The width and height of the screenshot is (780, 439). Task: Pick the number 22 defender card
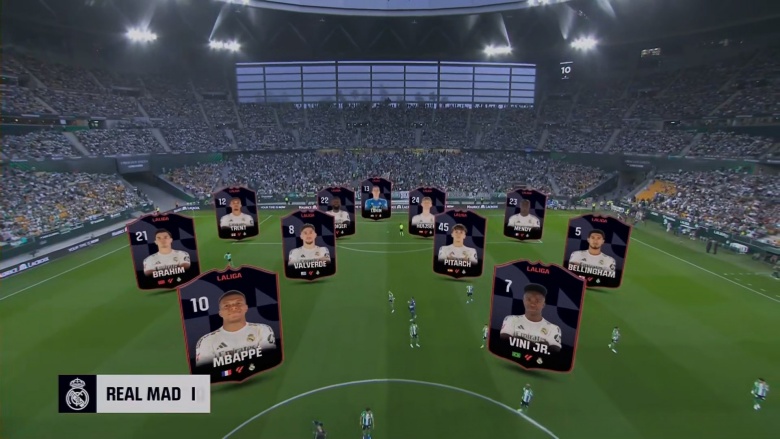(337, 209)
